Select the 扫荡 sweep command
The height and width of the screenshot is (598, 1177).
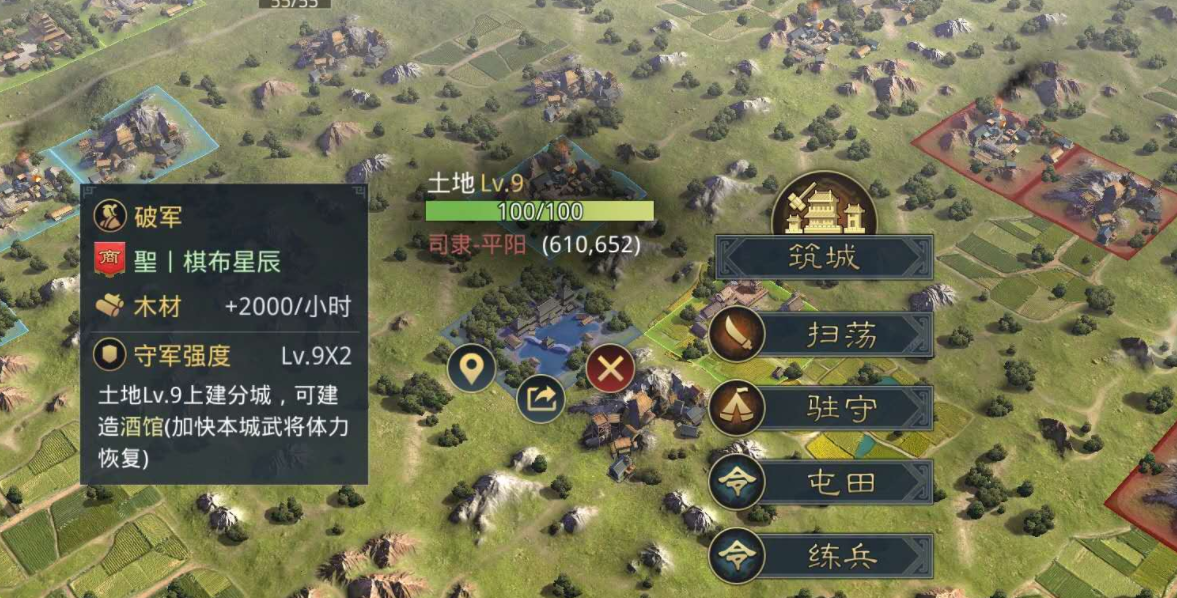point(824,335)
